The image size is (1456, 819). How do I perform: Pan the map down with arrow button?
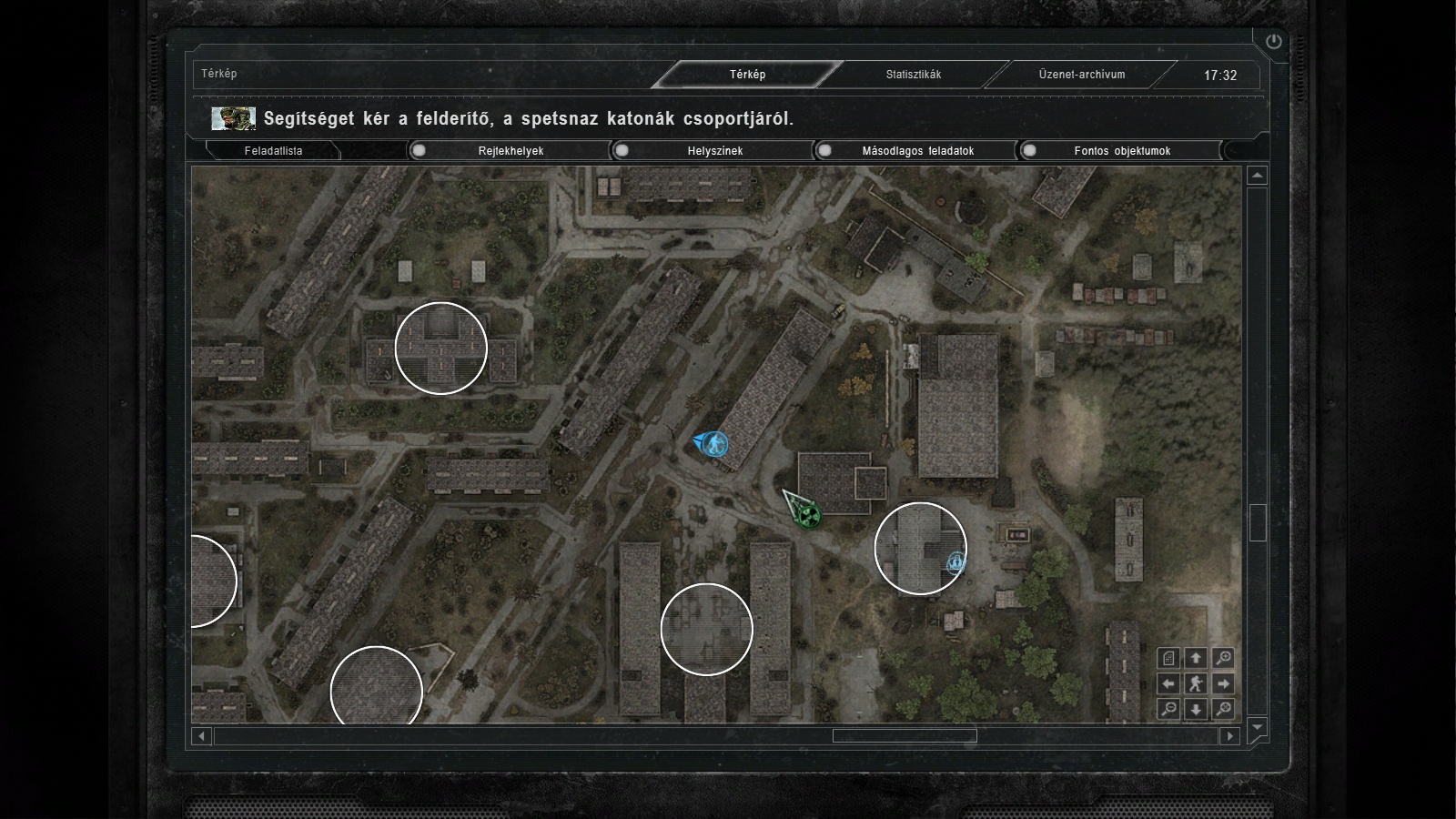pyautogui.click(x=1196, y=709)
